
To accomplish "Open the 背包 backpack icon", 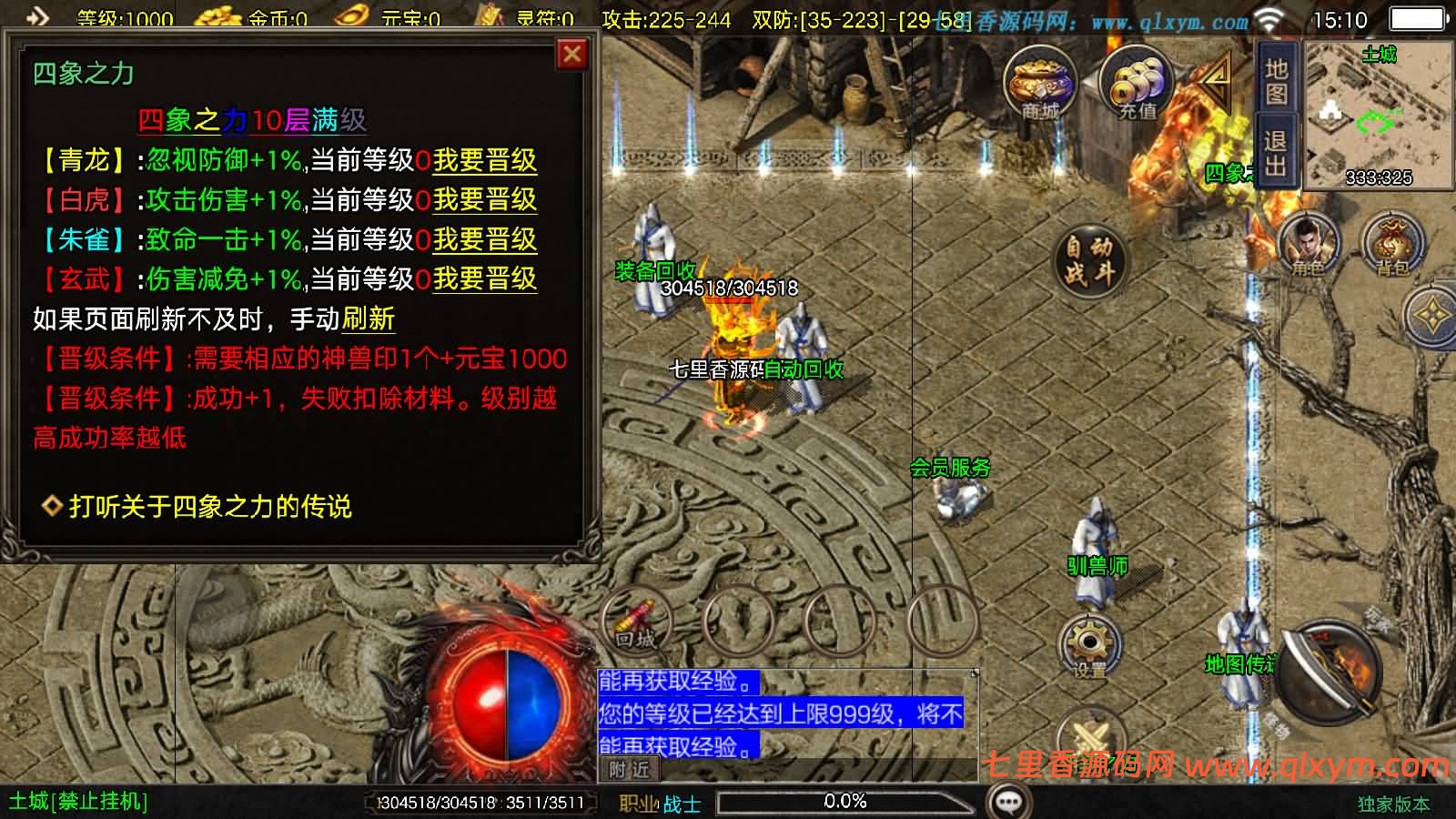I will pos(1395,241).
